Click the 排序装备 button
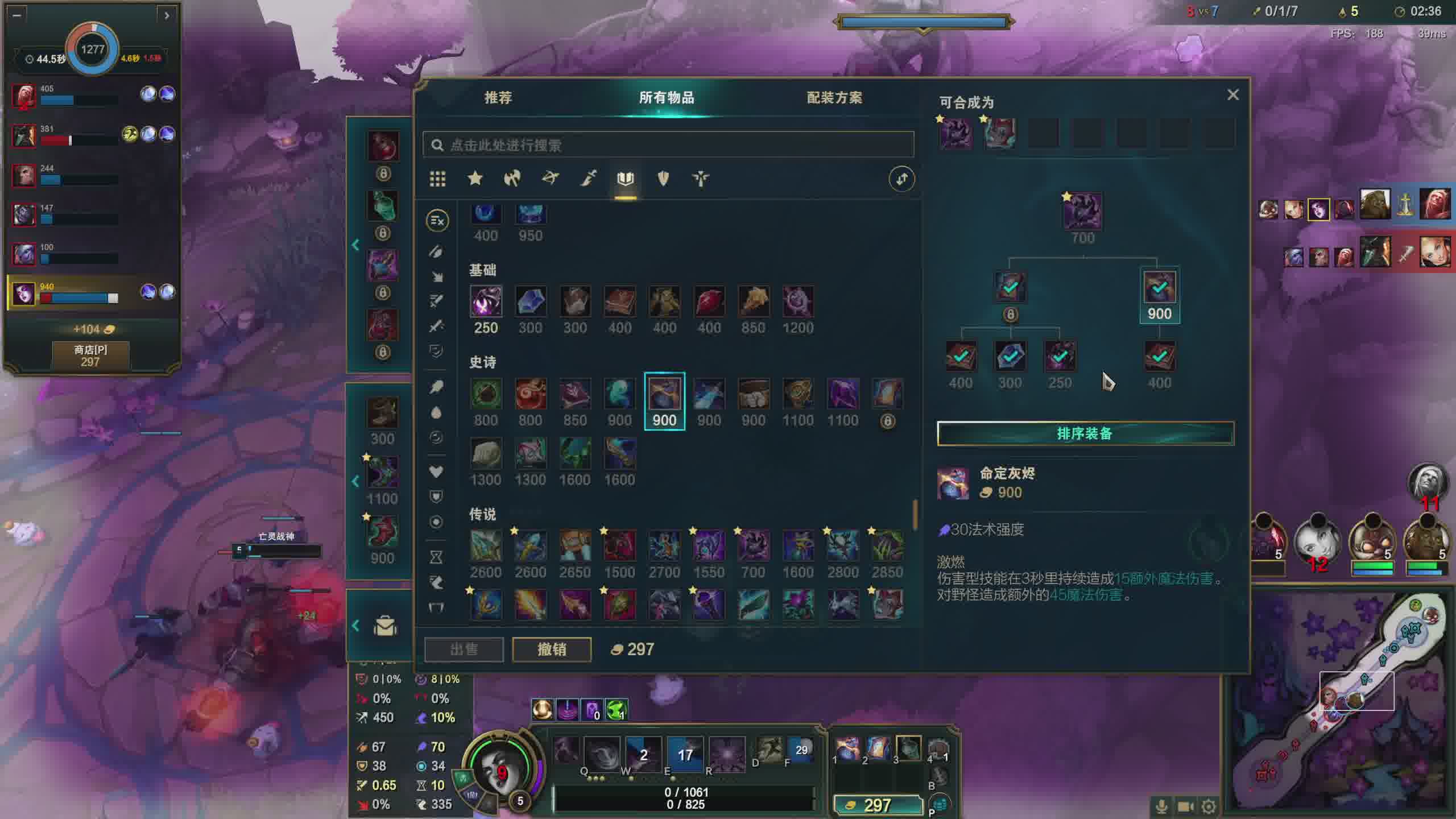The width and height of the screenshot is (1456, 819). tap(1085, 433)
